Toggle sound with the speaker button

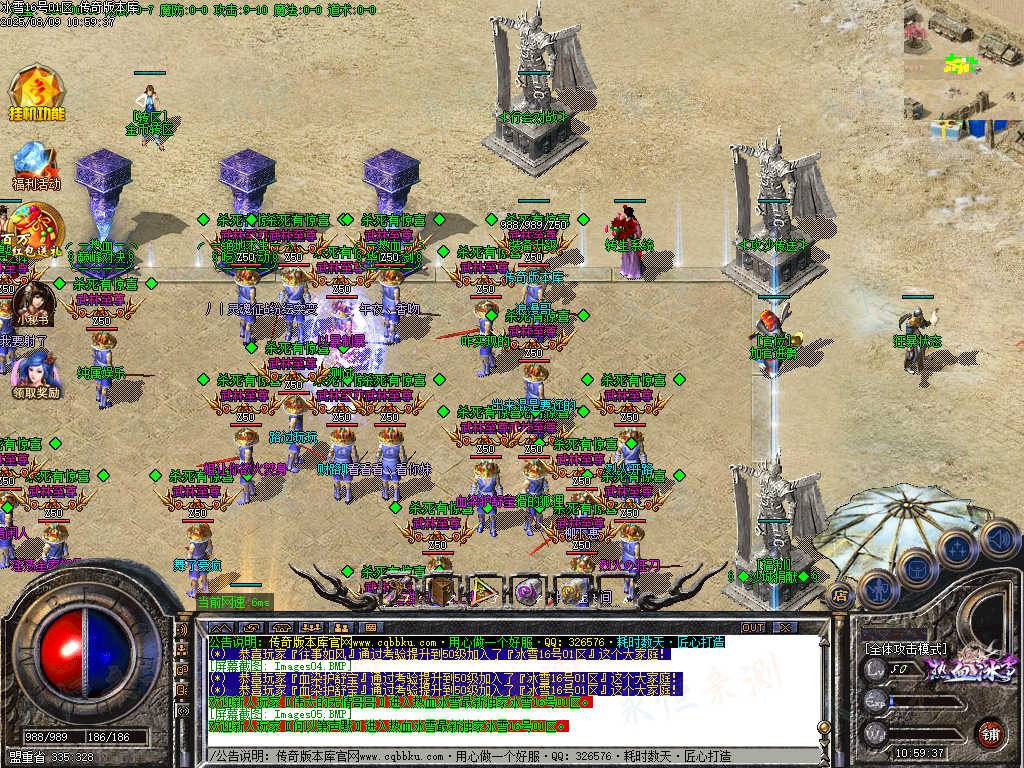(x=999, y=539)
